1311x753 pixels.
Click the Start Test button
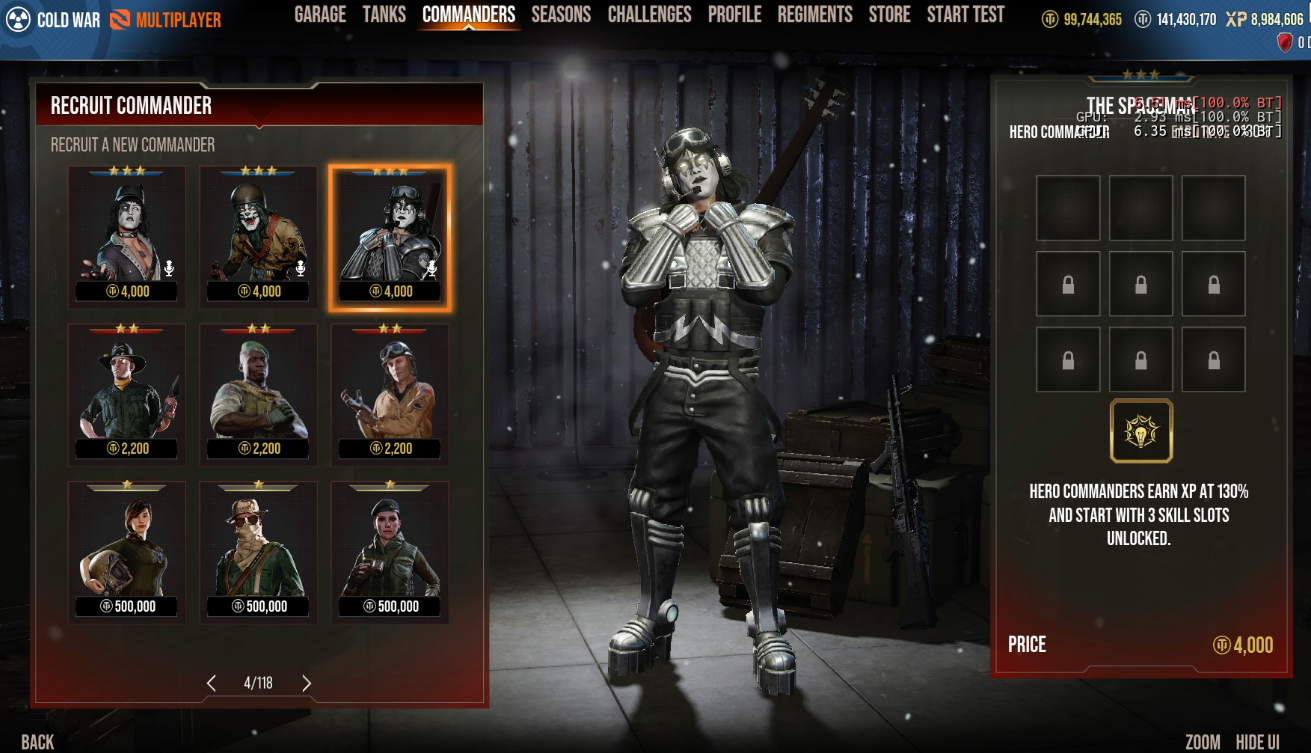[x=965, y=14]
